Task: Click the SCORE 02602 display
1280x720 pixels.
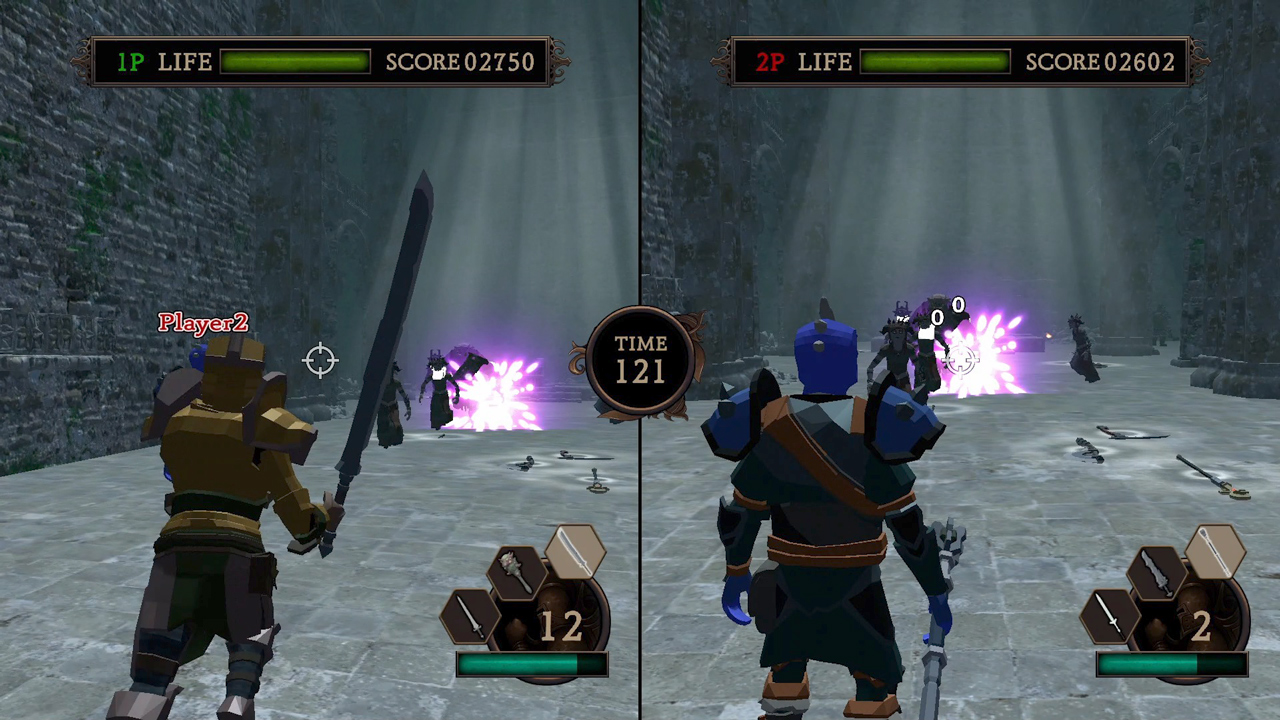Action: 1100,62
